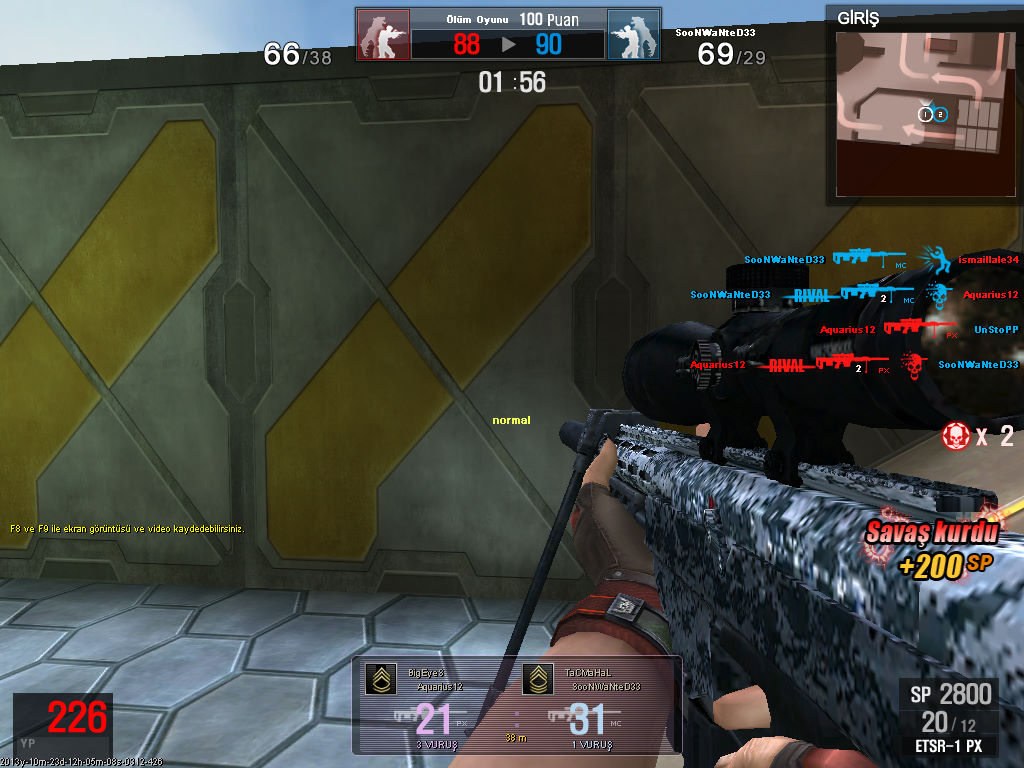Select the blue team wolf emblem
This screenshot has height=768, width=1024.
pyautogui.click(x=633, y=35)
